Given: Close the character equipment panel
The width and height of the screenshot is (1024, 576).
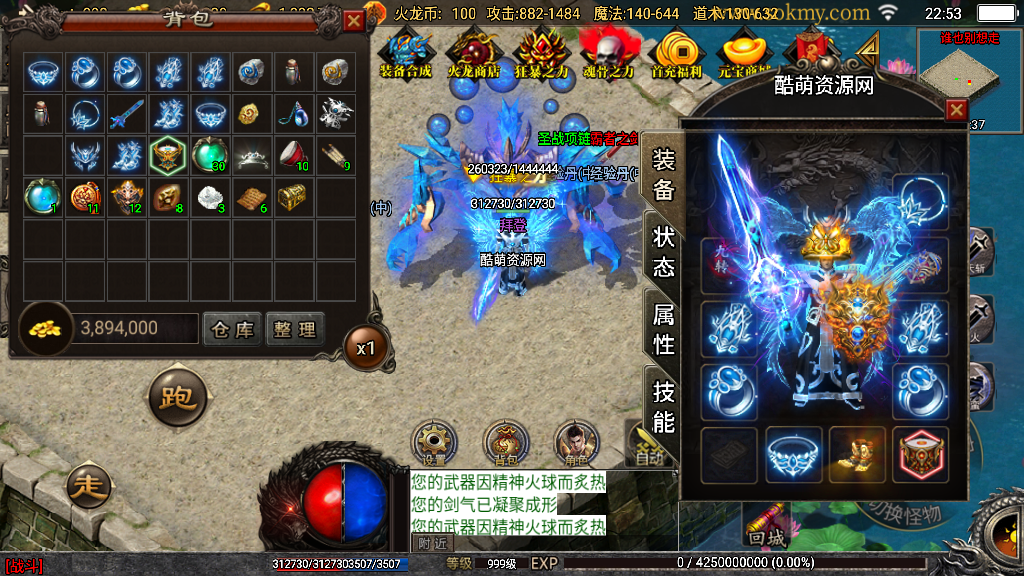Looking at the screenshot, I should click(x=956, y=110).
